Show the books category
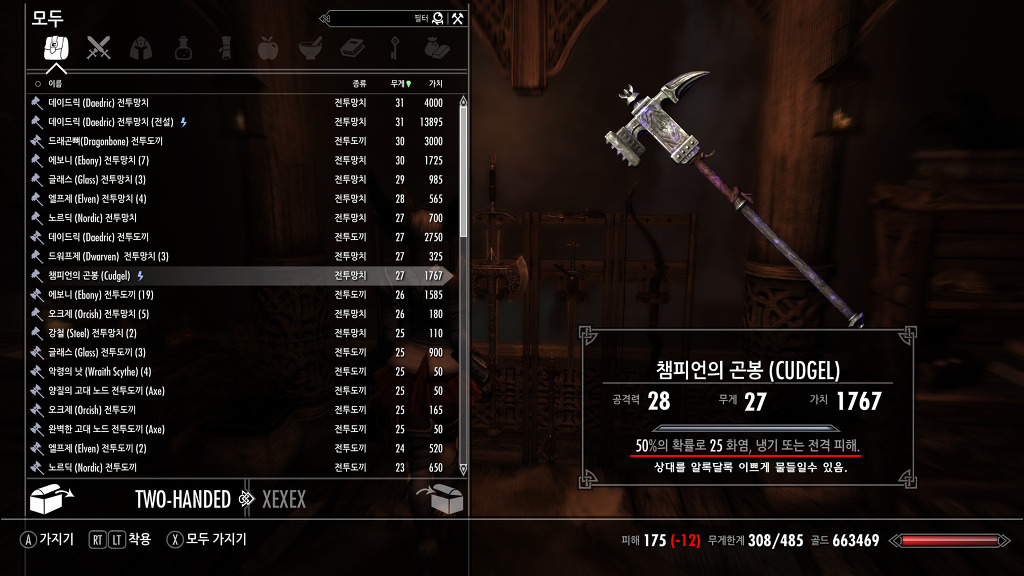1024x576 pixels. point(352,47)
